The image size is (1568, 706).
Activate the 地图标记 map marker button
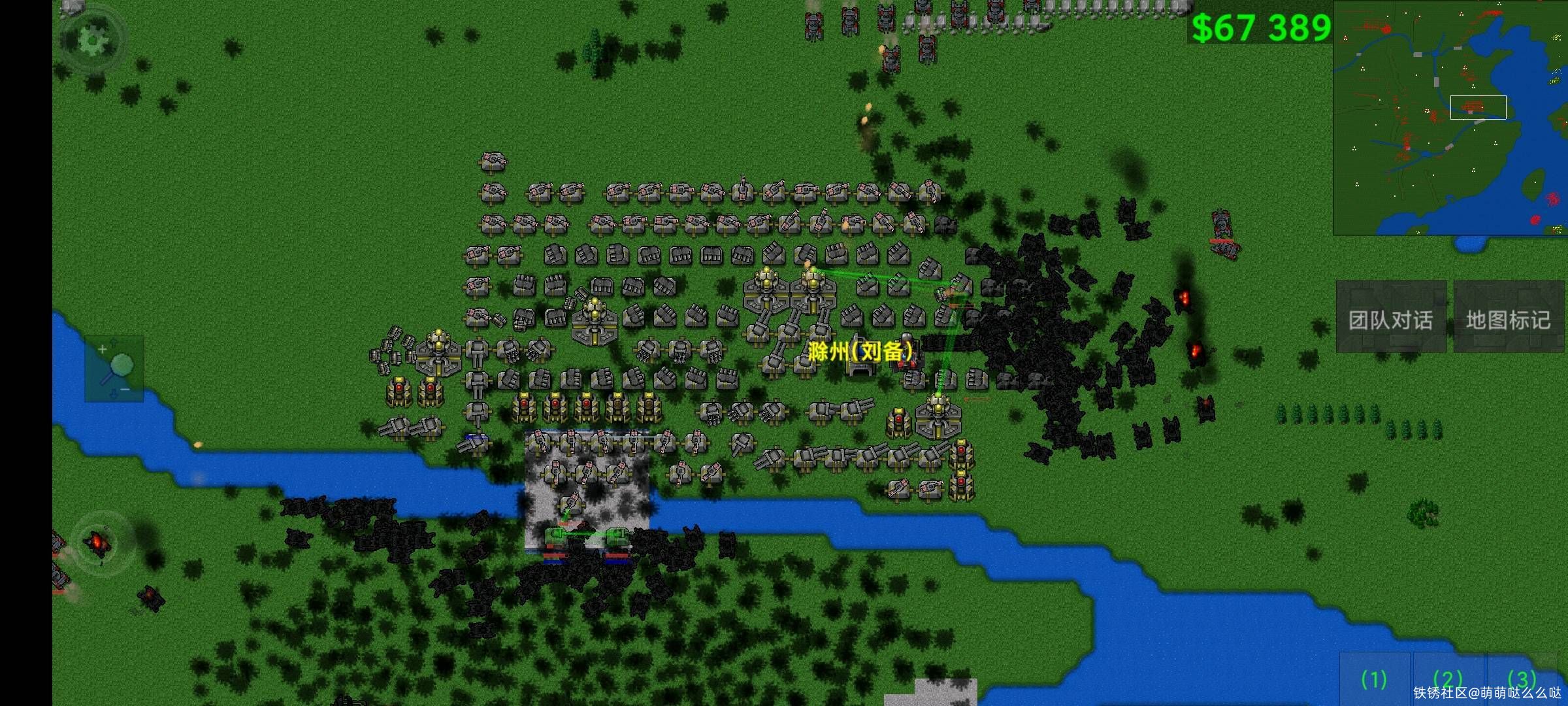coord(1508,318)
